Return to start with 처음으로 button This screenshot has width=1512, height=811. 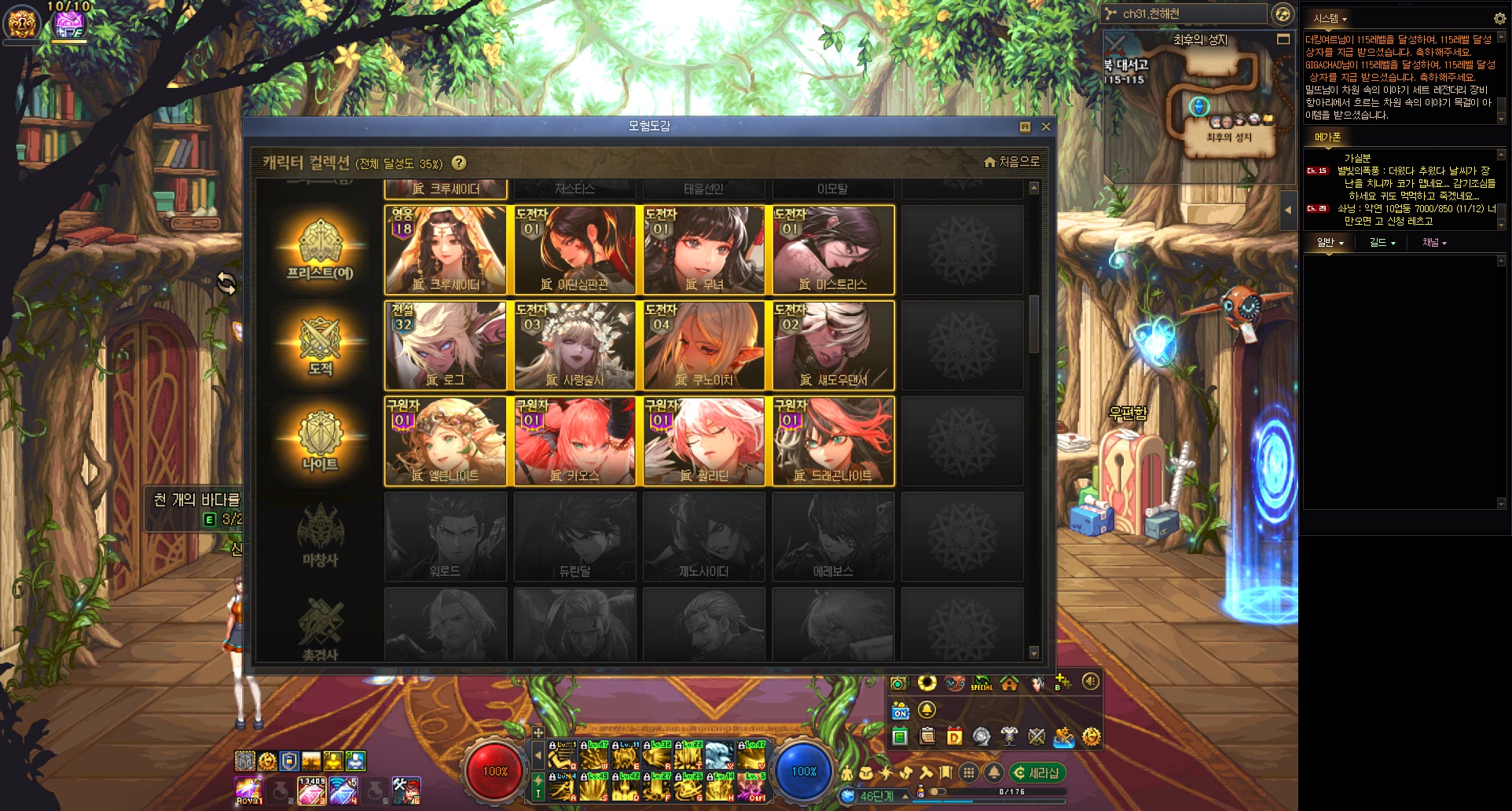[1011, 162]
